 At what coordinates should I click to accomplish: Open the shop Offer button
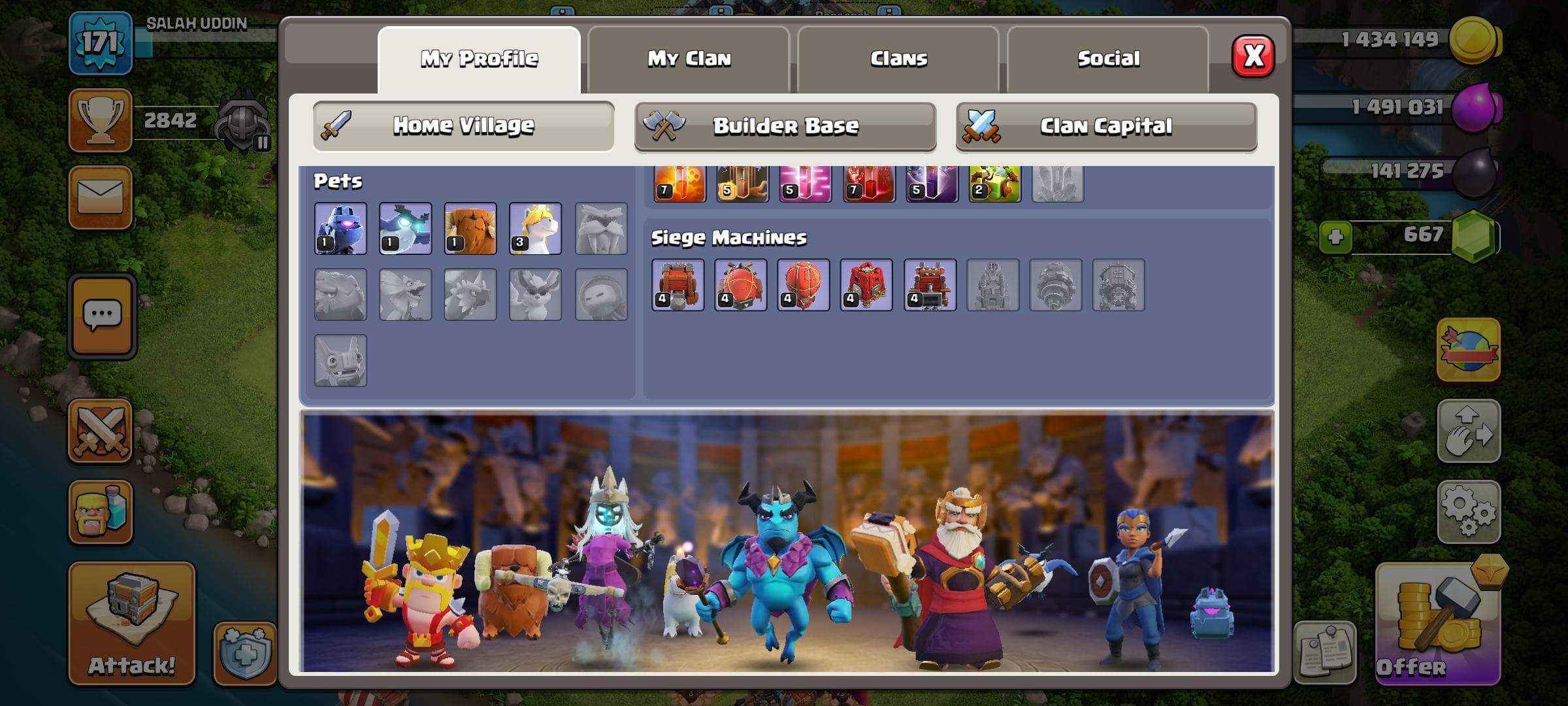[x=1437, y=624]
